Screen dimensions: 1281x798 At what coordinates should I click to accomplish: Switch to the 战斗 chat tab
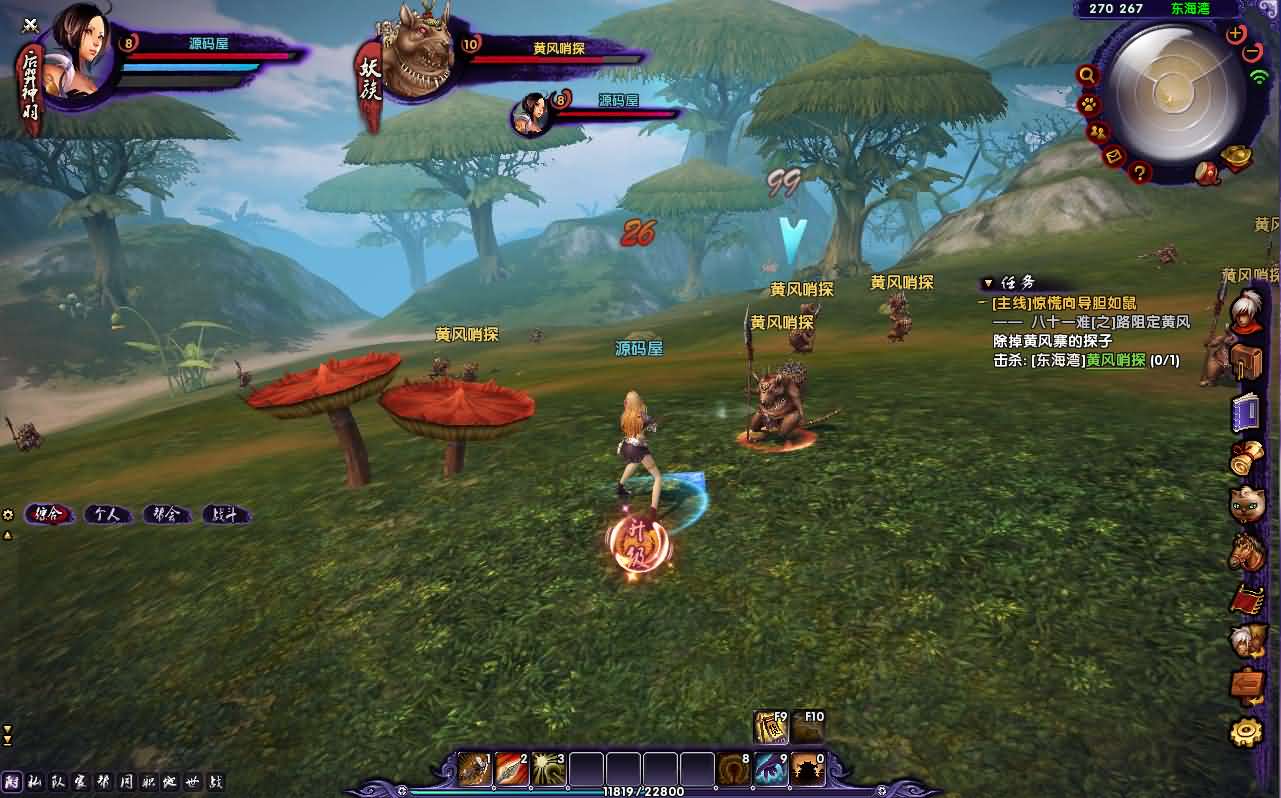(x=225, y=514)
